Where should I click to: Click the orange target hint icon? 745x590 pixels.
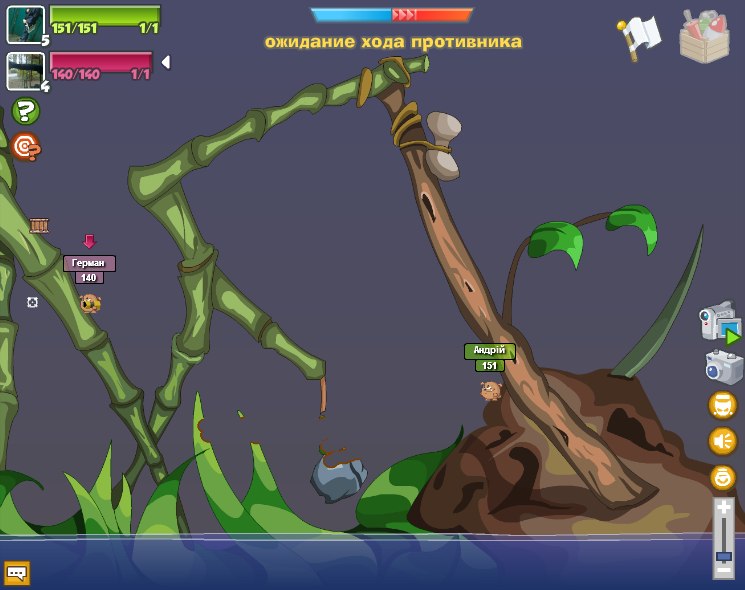click(x=26, y=147)
